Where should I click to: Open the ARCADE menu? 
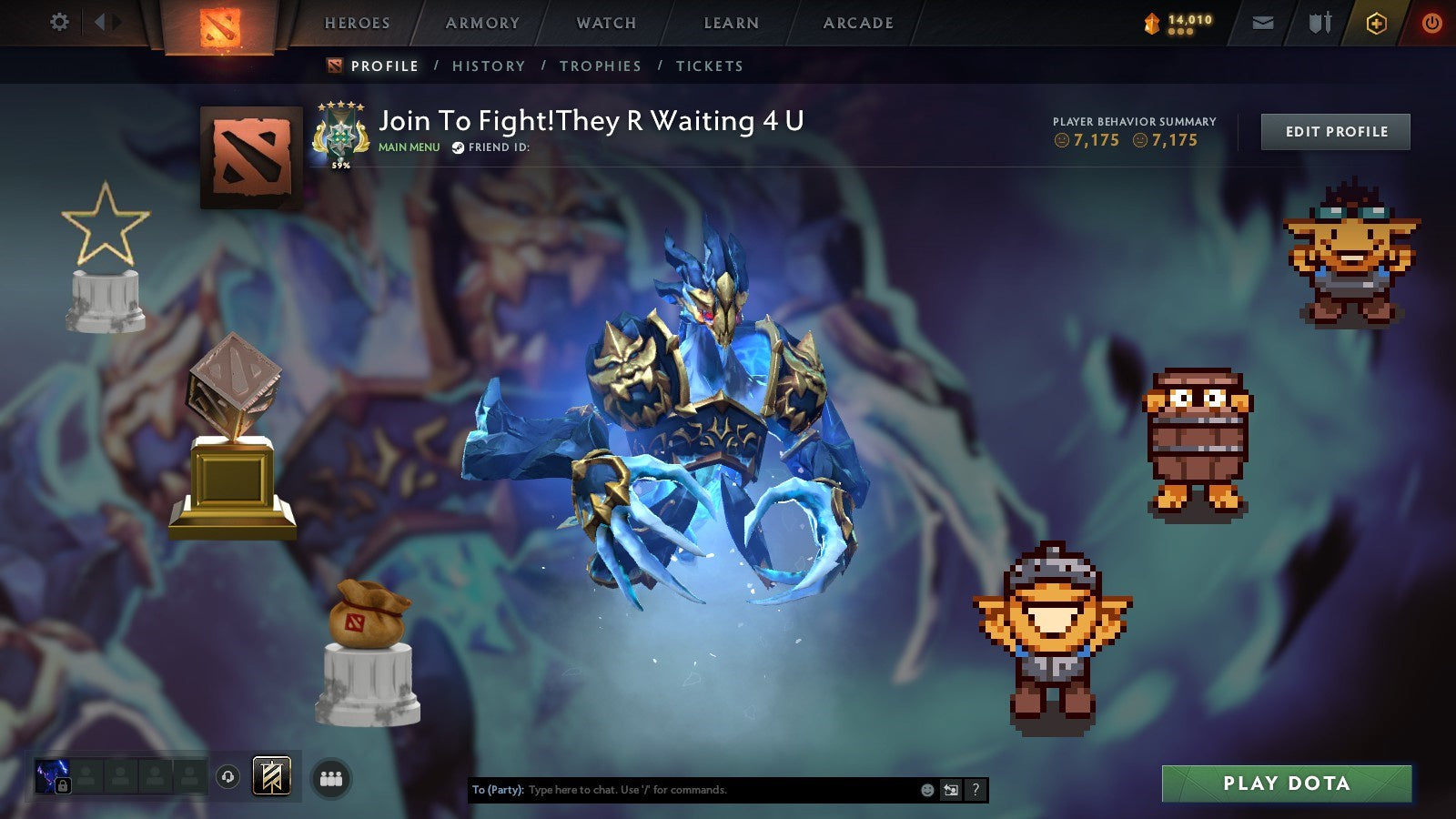click(x=858, y=23)
